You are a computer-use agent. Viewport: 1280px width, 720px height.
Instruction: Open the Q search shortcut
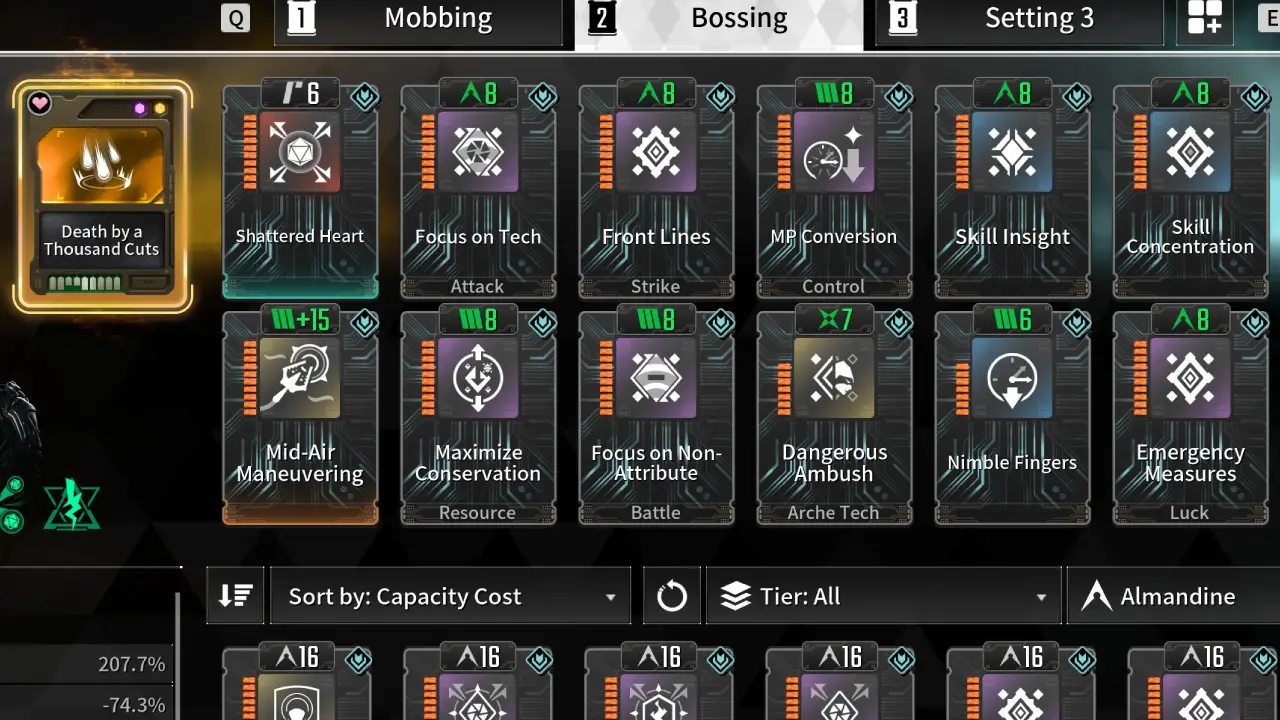pyautogui.click(x=236, y=17)
